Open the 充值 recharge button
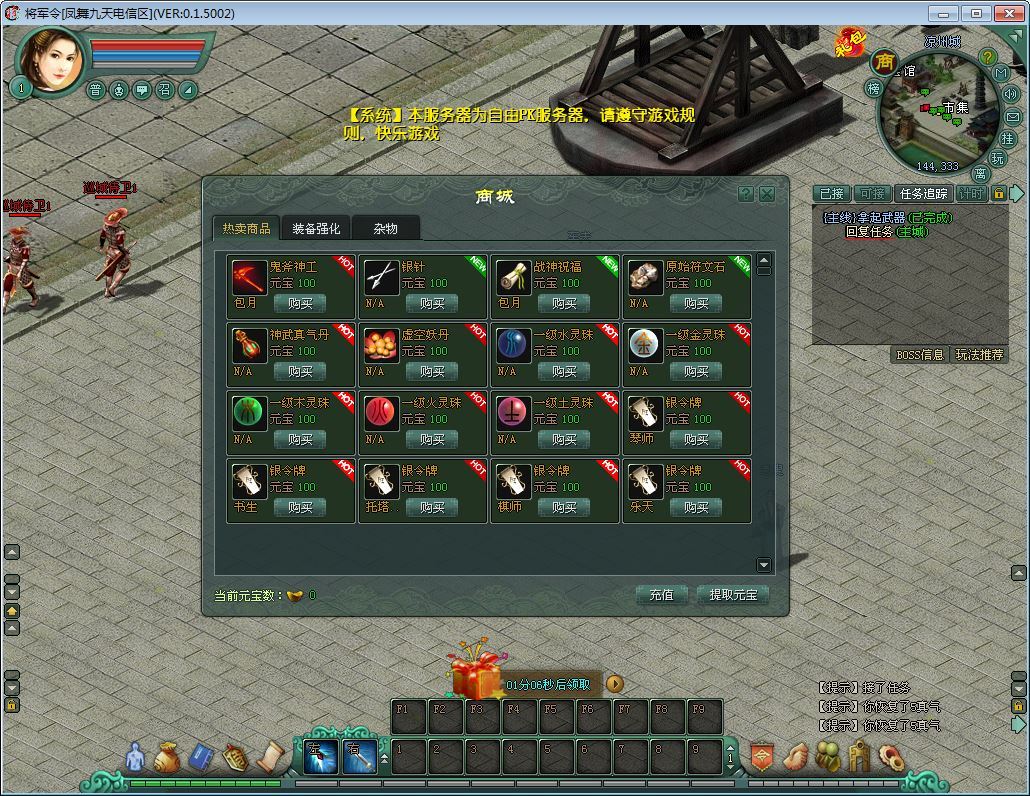Screen dimensions: 1030x796 (662, 595)
